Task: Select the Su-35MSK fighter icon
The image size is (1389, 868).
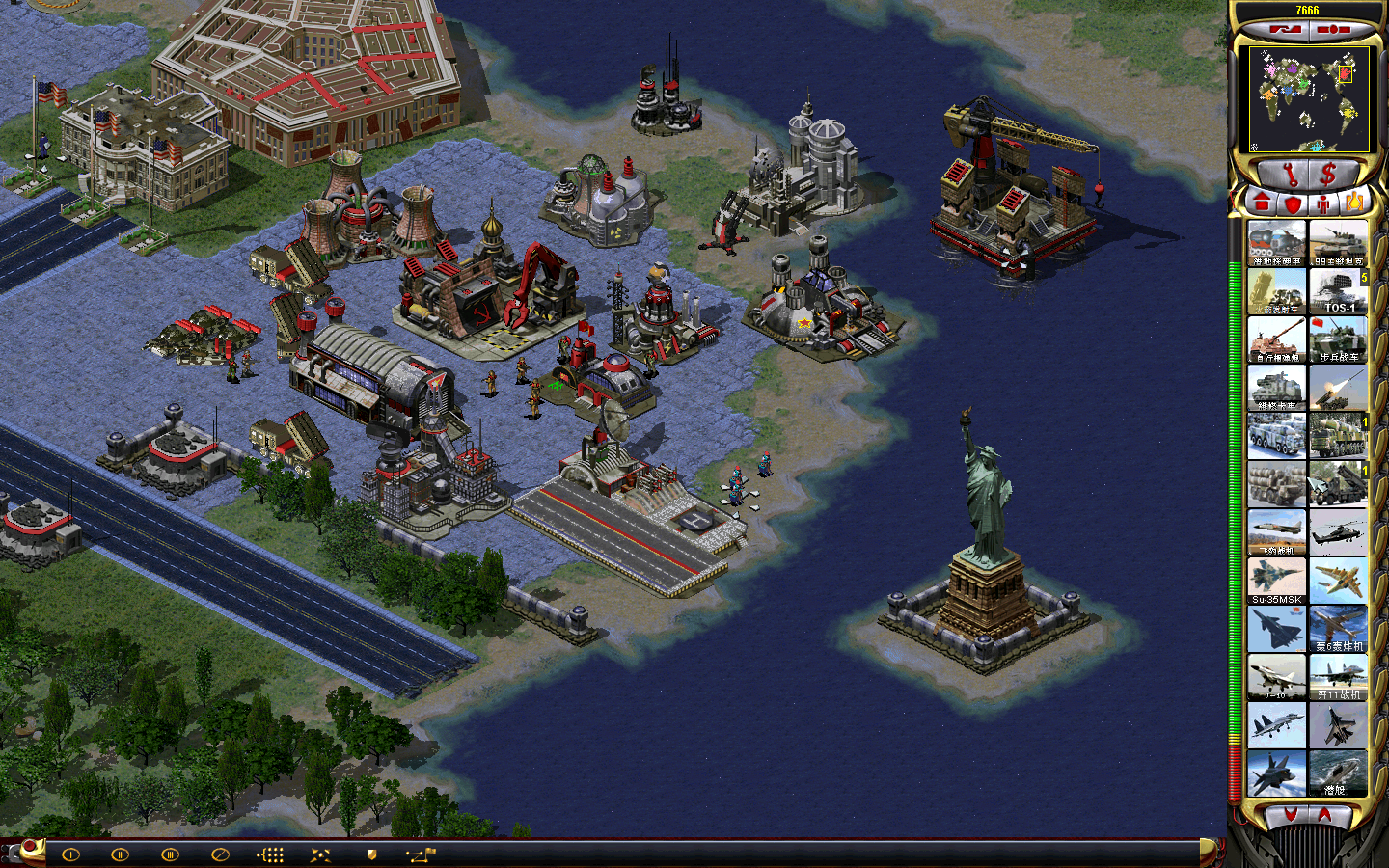Action: pos(1276,581)
